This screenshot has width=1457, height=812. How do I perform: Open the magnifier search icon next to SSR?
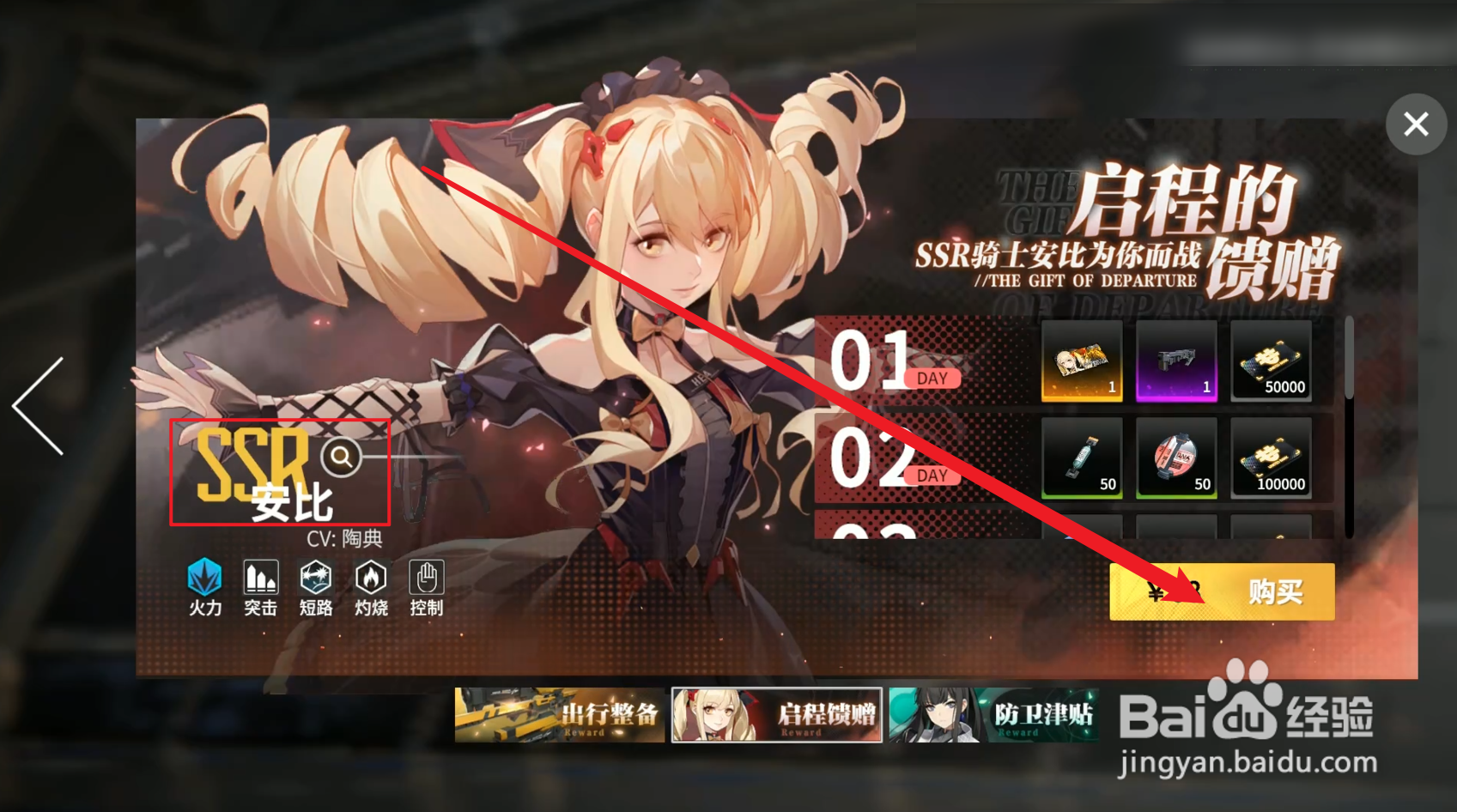click(x=342, y=458)
